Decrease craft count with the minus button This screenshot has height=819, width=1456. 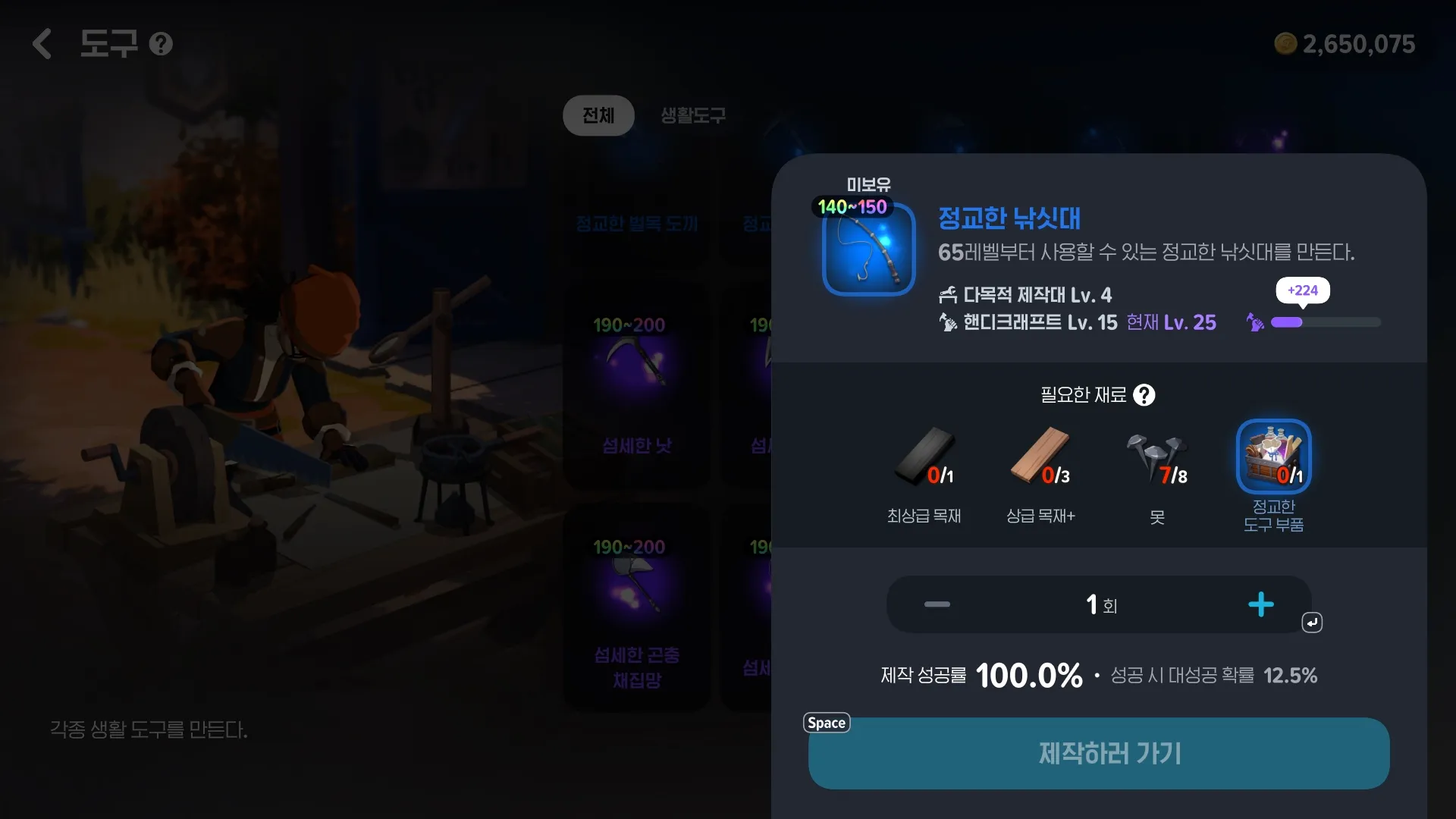pyautogui.click(x=937, y=604)
